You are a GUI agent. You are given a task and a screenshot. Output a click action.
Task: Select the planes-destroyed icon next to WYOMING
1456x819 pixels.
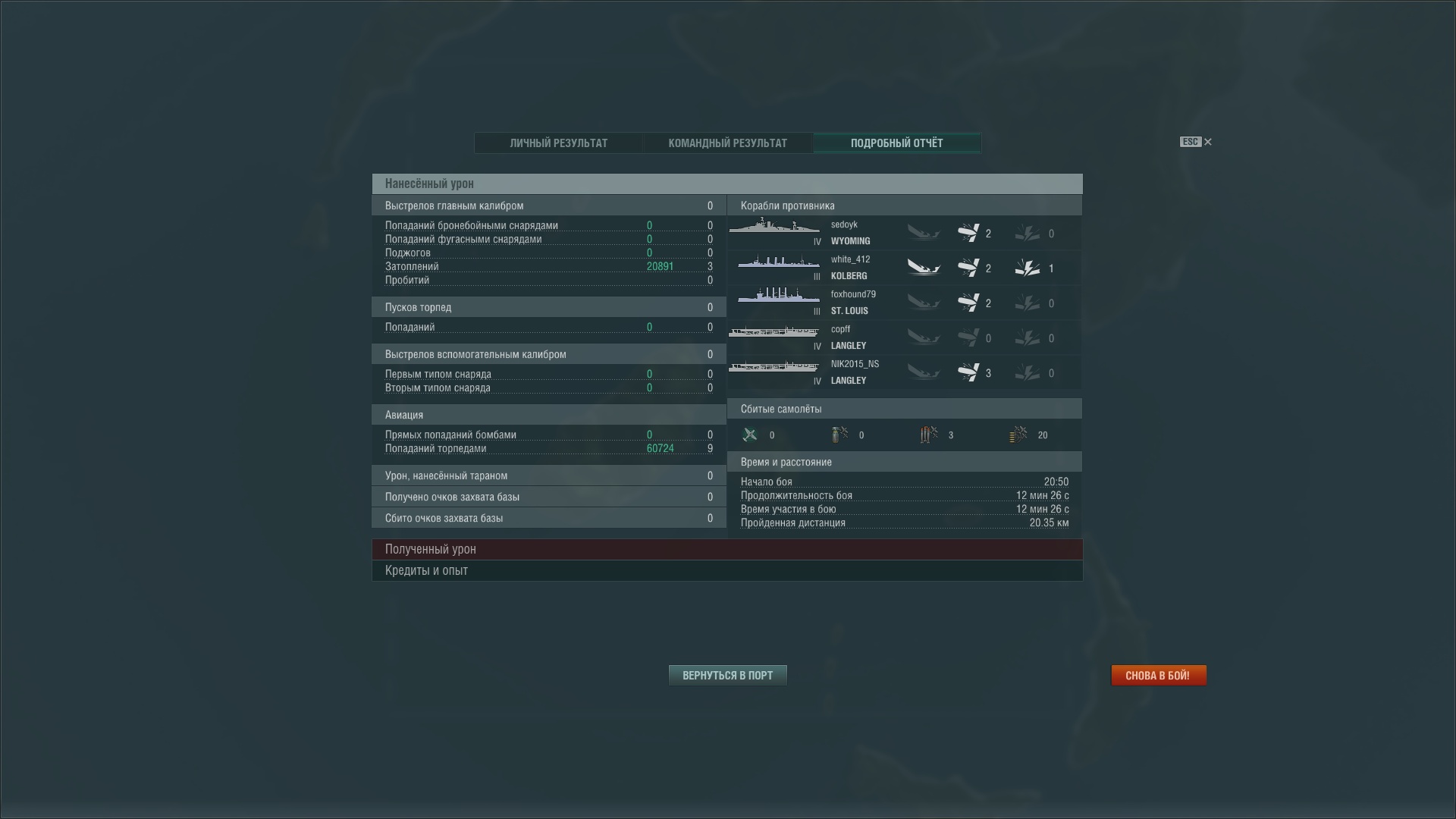click(x=973, y=233)
